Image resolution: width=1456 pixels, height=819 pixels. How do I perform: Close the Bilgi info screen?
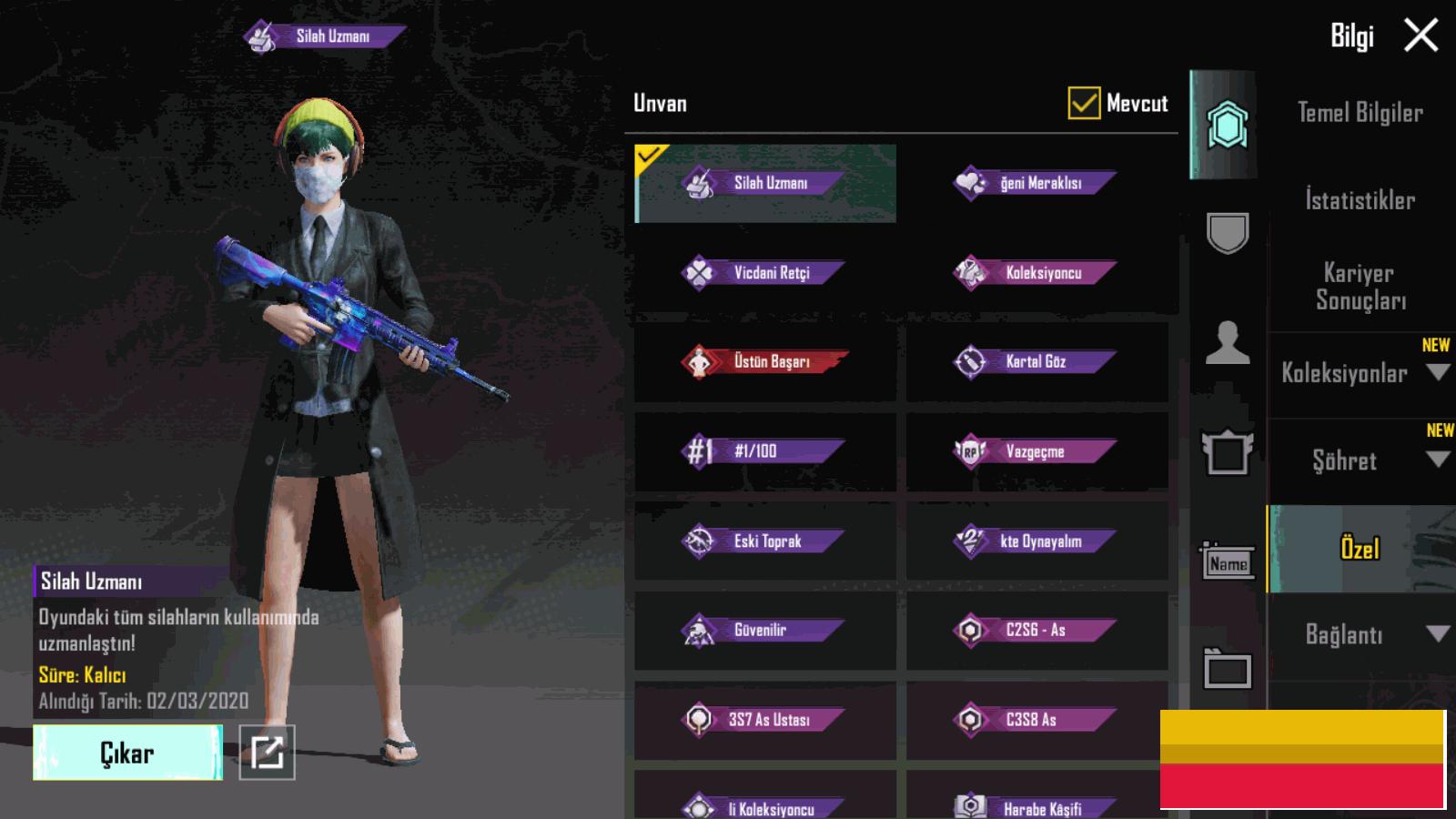point(1421,36)
